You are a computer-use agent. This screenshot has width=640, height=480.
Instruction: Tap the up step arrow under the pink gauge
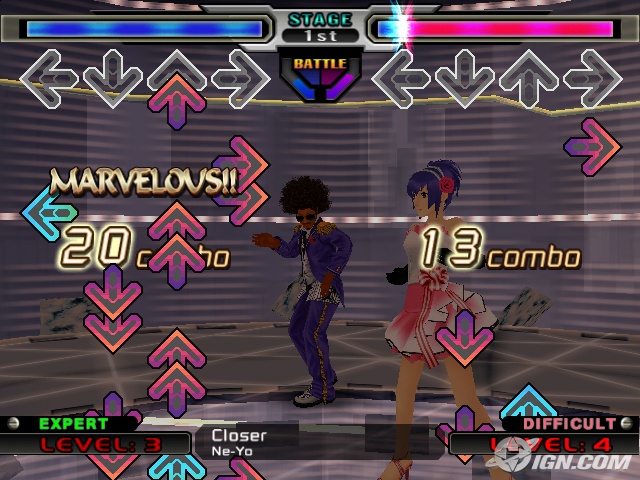pyautogui.click(x=529, y=78)
